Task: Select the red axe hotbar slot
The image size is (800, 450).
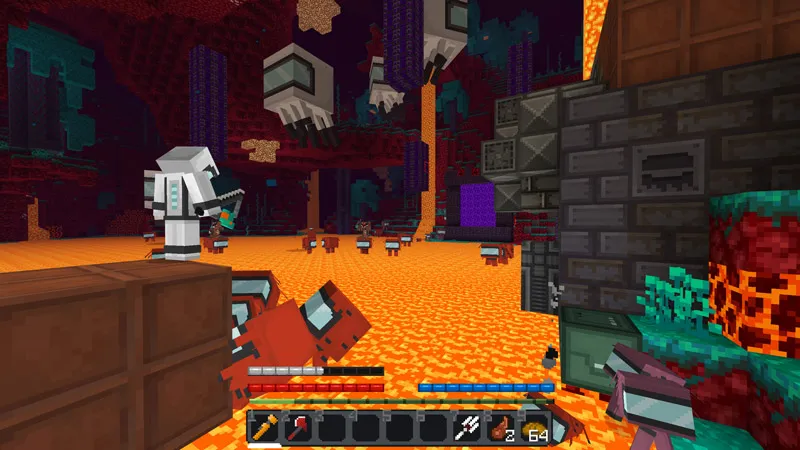Action: tap(299, 427)
